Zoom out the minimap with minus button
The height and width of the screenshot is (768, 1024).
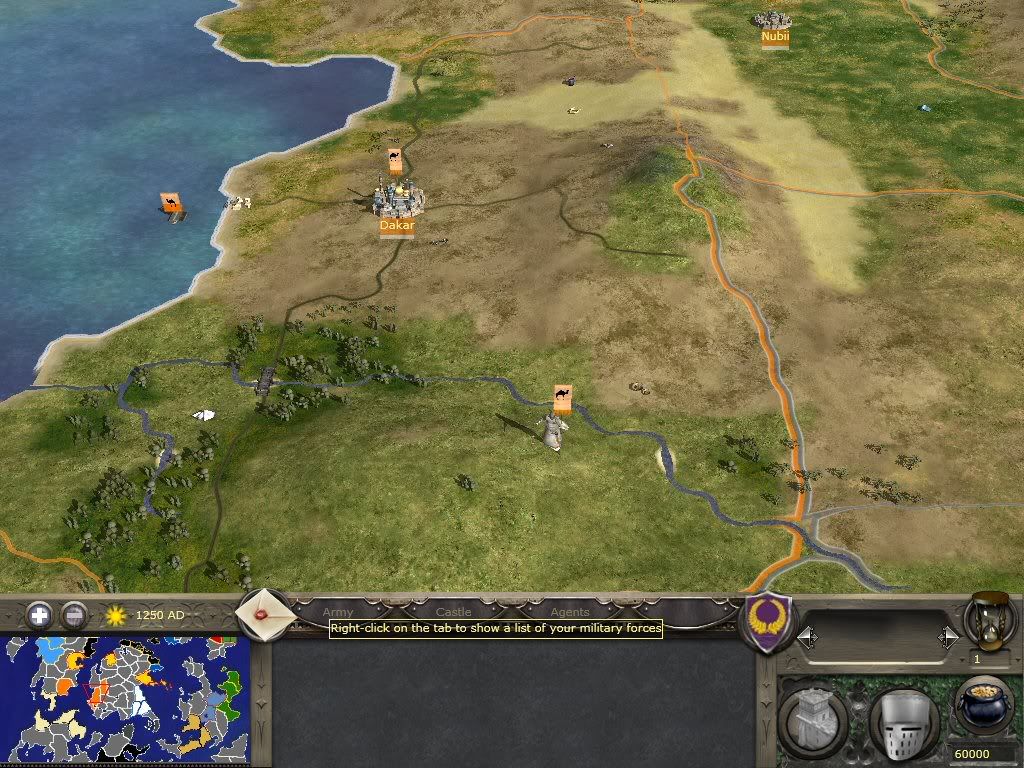[x=74, y=614]
